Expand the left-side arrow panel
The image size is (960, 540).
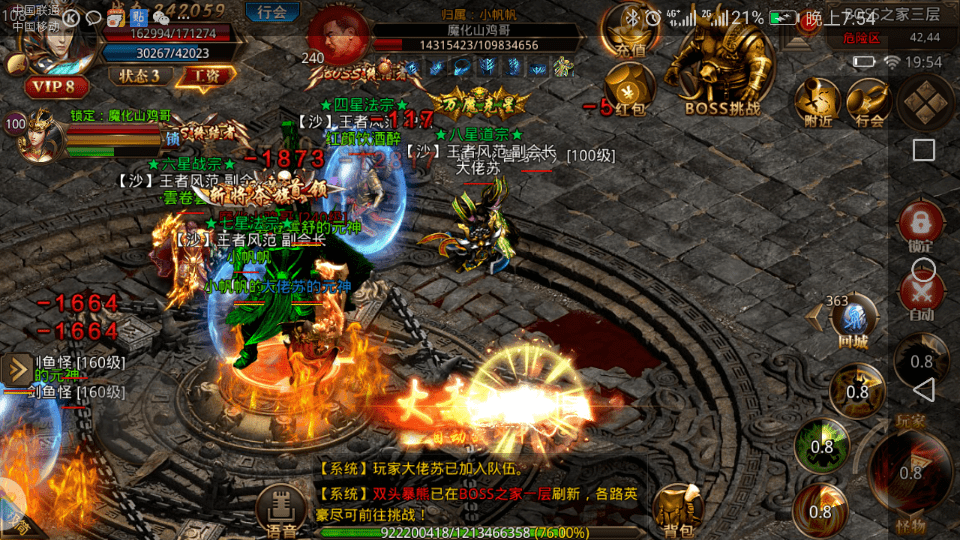click(17, 370)
